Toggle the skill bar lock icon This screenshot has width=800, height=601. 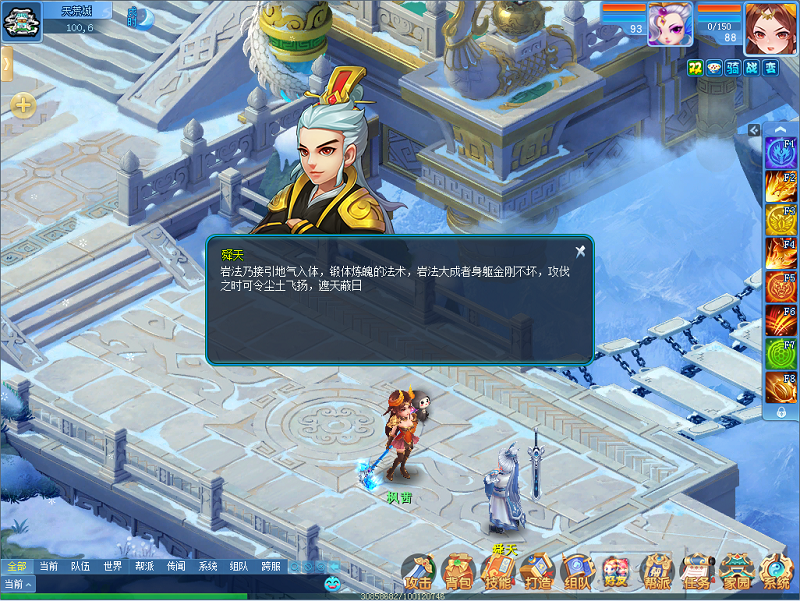click(781, 411)
